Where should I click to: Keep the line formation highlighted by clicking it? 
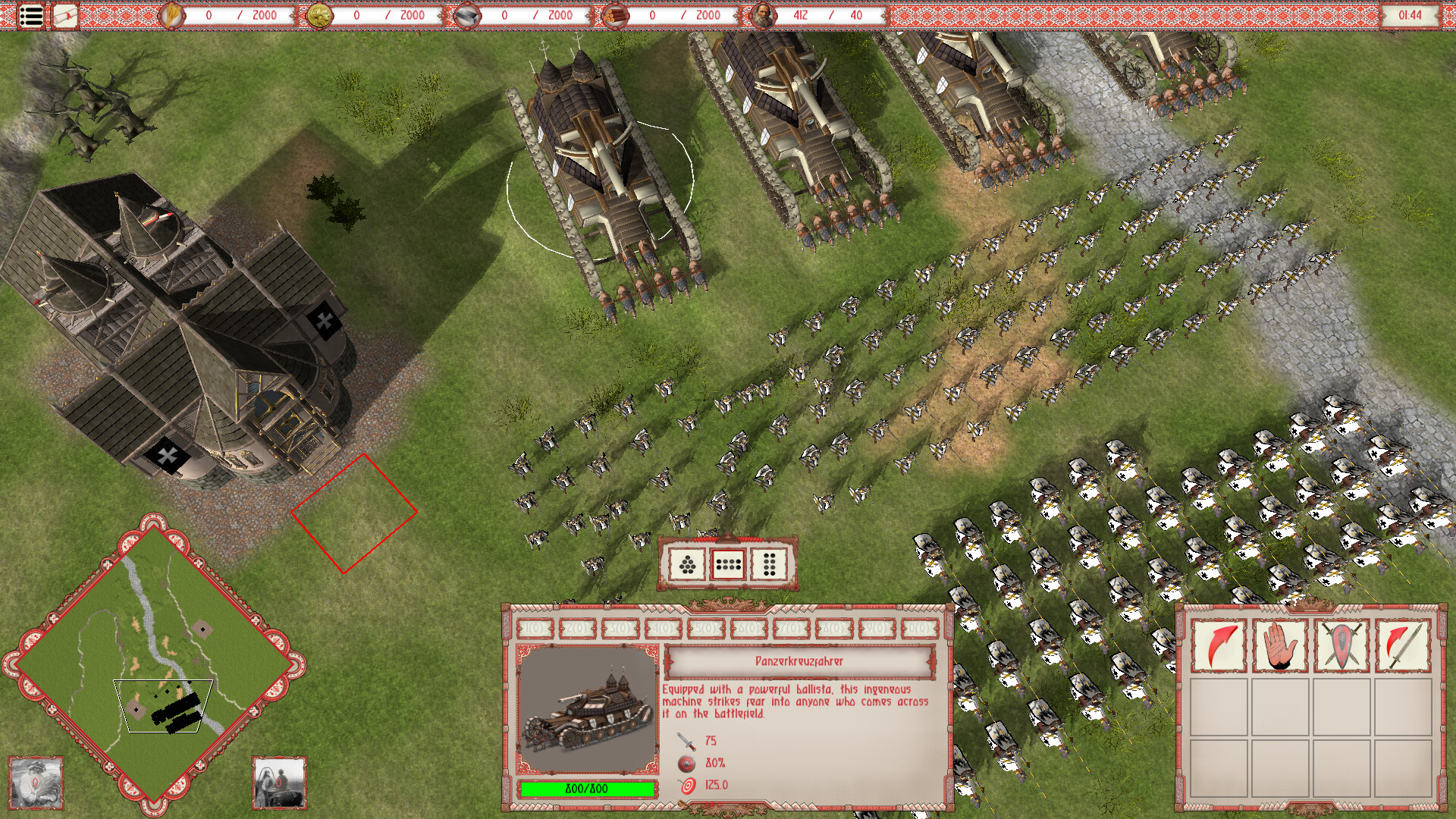point(726,565)
